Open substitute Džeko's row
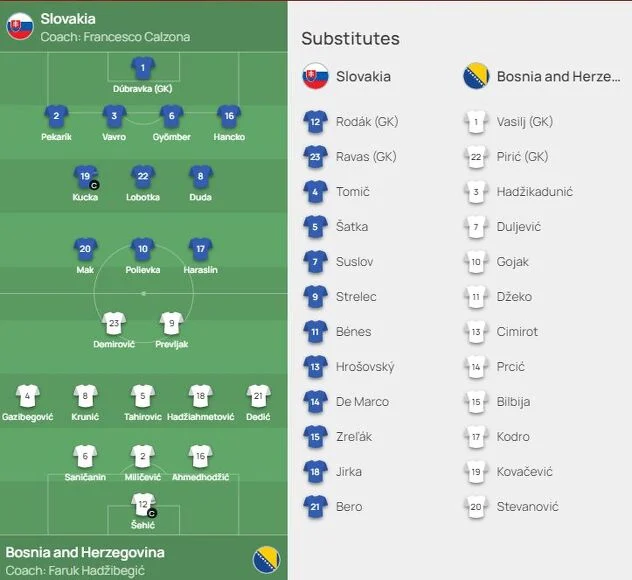 [x=514, y=297]
